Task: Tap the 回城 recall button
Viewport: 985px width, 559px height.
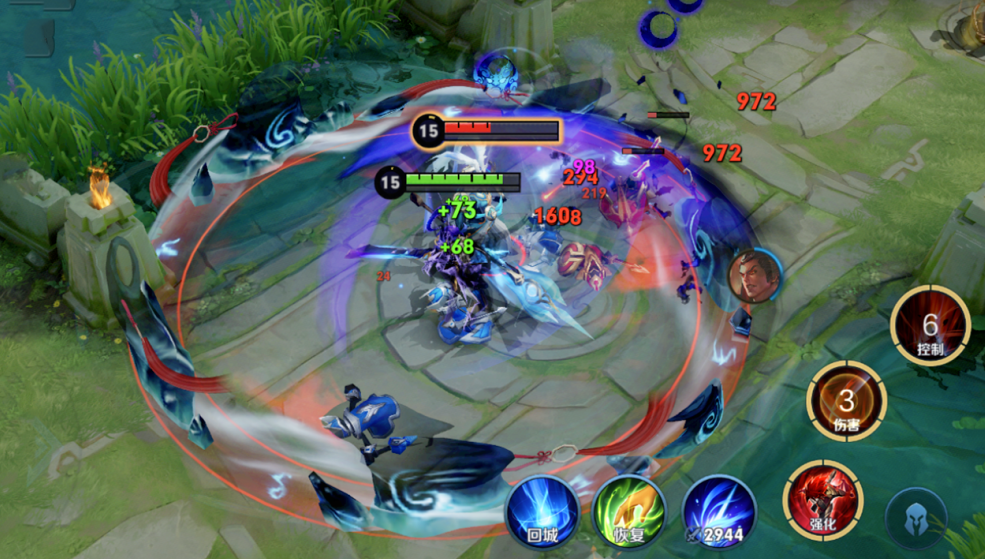Action: point(542,509)
